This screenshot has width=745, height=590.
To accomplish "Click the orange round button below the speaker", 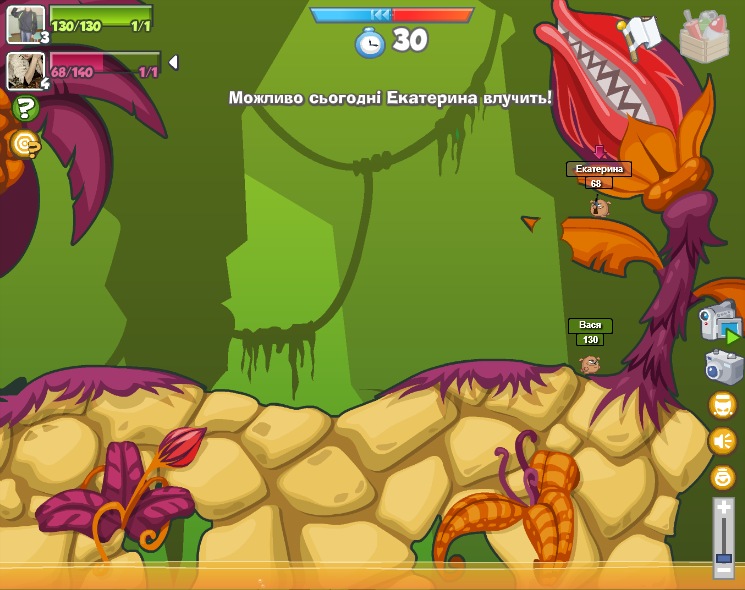I will (722, 477).
